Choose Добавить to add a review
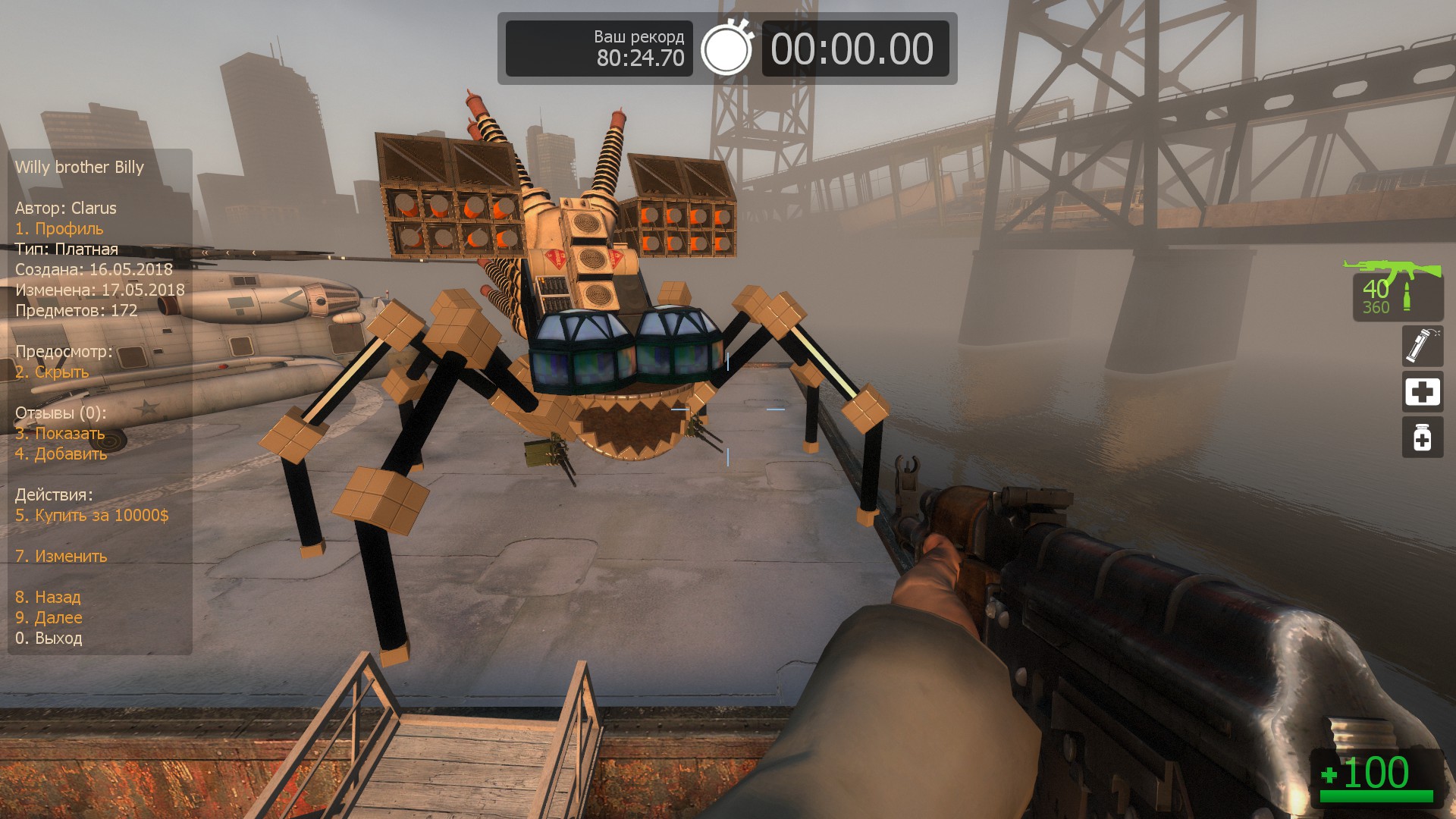Screen dimensions: 1456x819 [61, 453]
